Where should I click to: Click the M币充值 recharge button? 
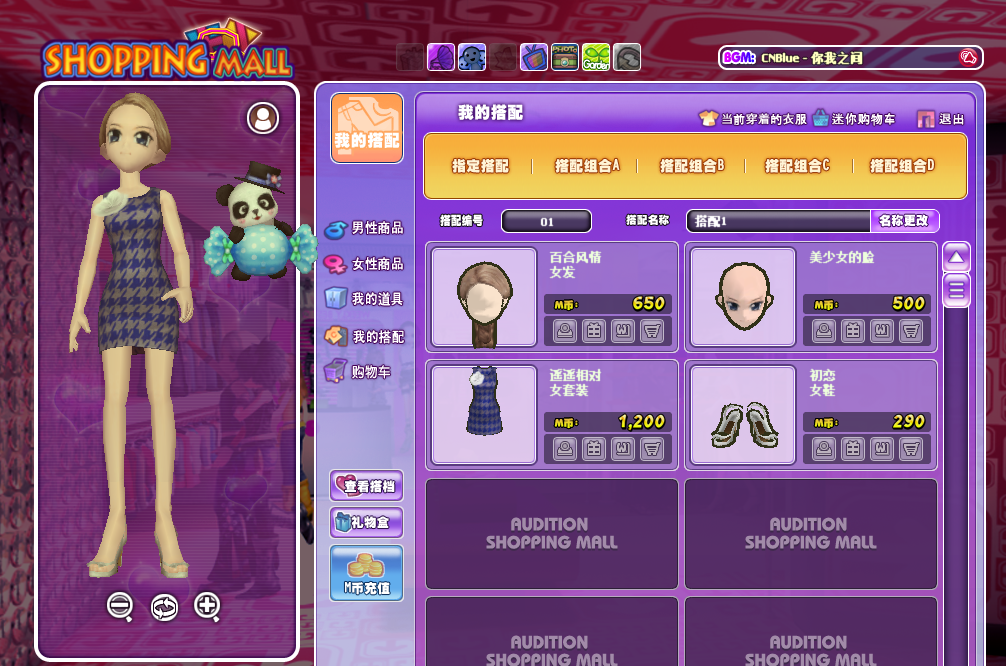click(367, 573)
